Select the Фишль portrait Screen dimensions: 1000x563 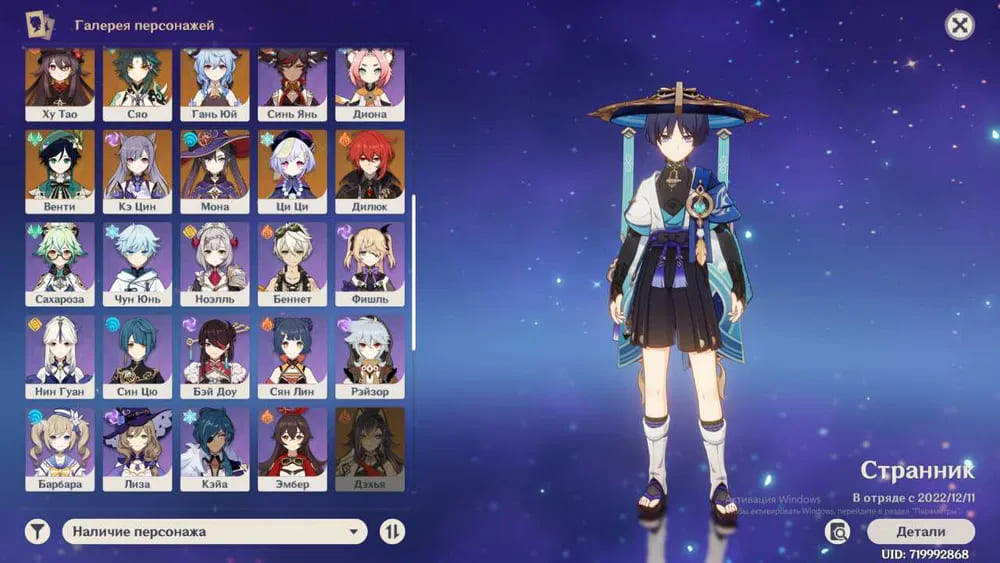[370, 263]
